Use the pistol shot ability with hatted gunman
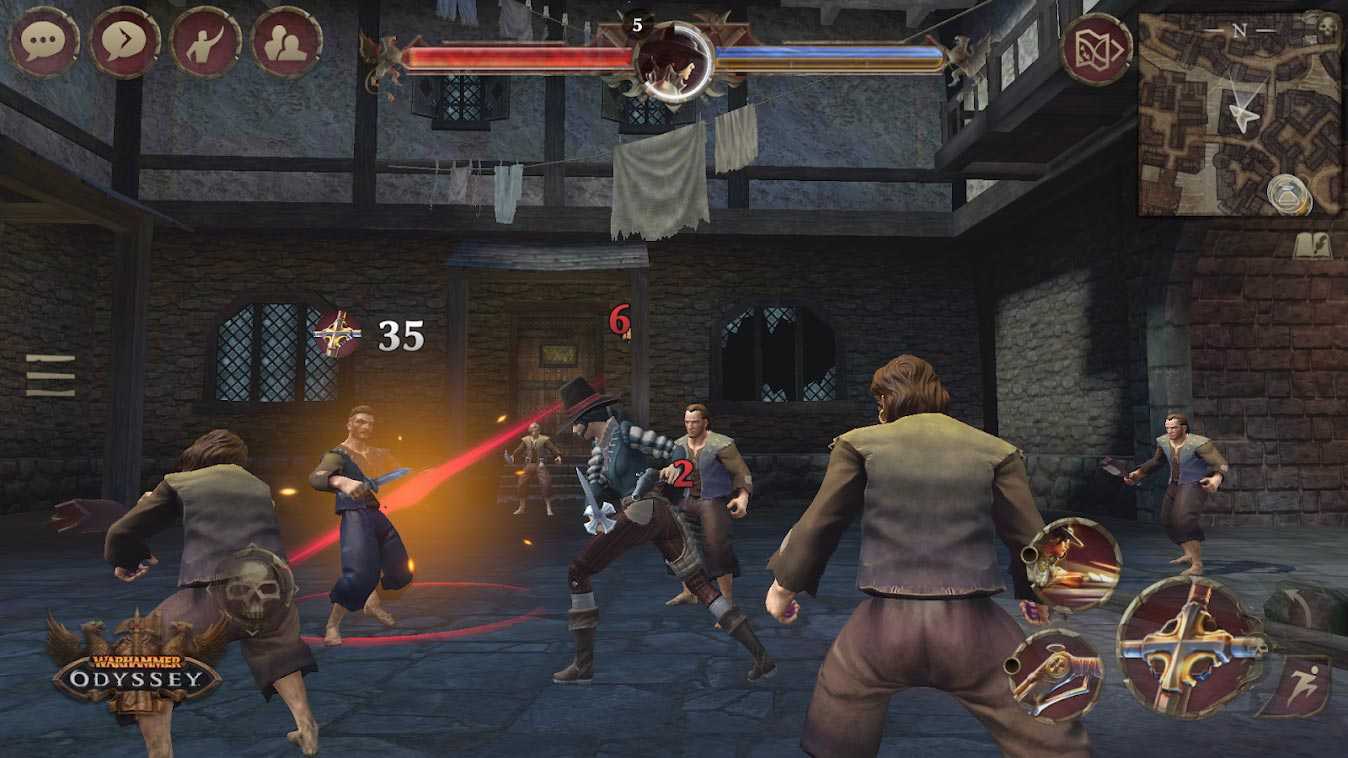This screenshot has height=758, width=1348. click(x=1073, y=562)
